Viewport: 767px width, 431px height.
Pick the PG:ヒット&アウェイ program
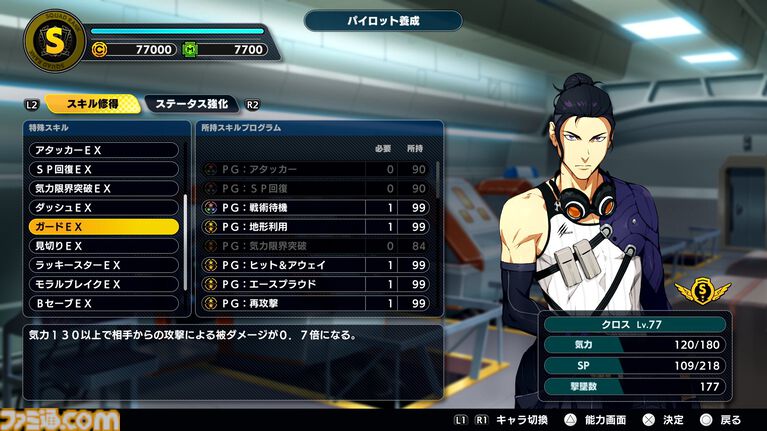click(x=315, y=265)
